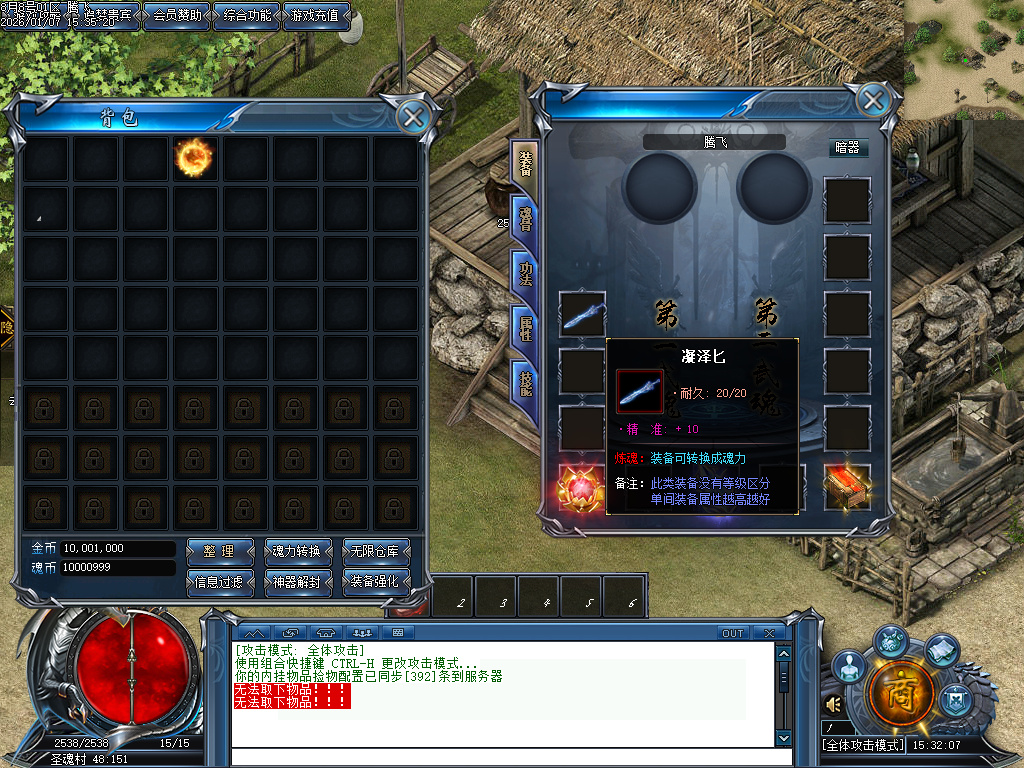The height and width of the screenshot is (768, 1024).
Task: Select the equipped 凝泽匕 dagger slot
Action: tap(582, 315)
